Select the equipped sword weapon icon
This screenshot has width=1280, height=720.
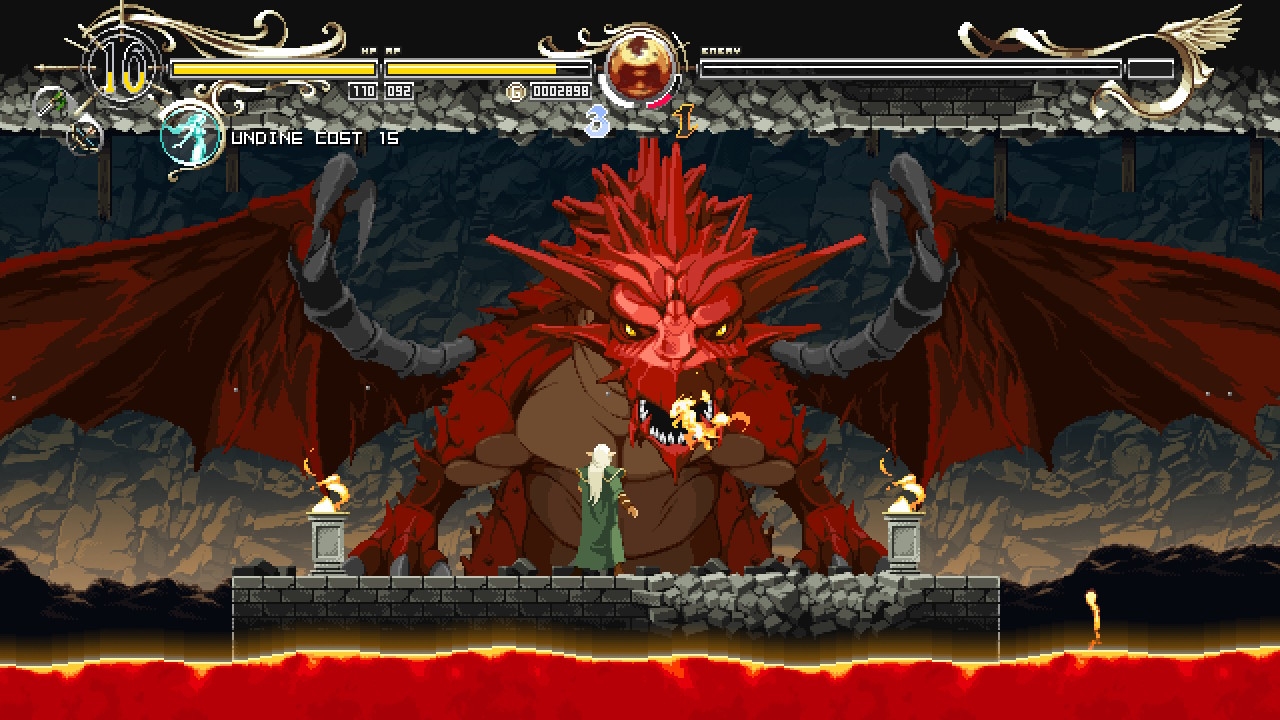point(48,102)
